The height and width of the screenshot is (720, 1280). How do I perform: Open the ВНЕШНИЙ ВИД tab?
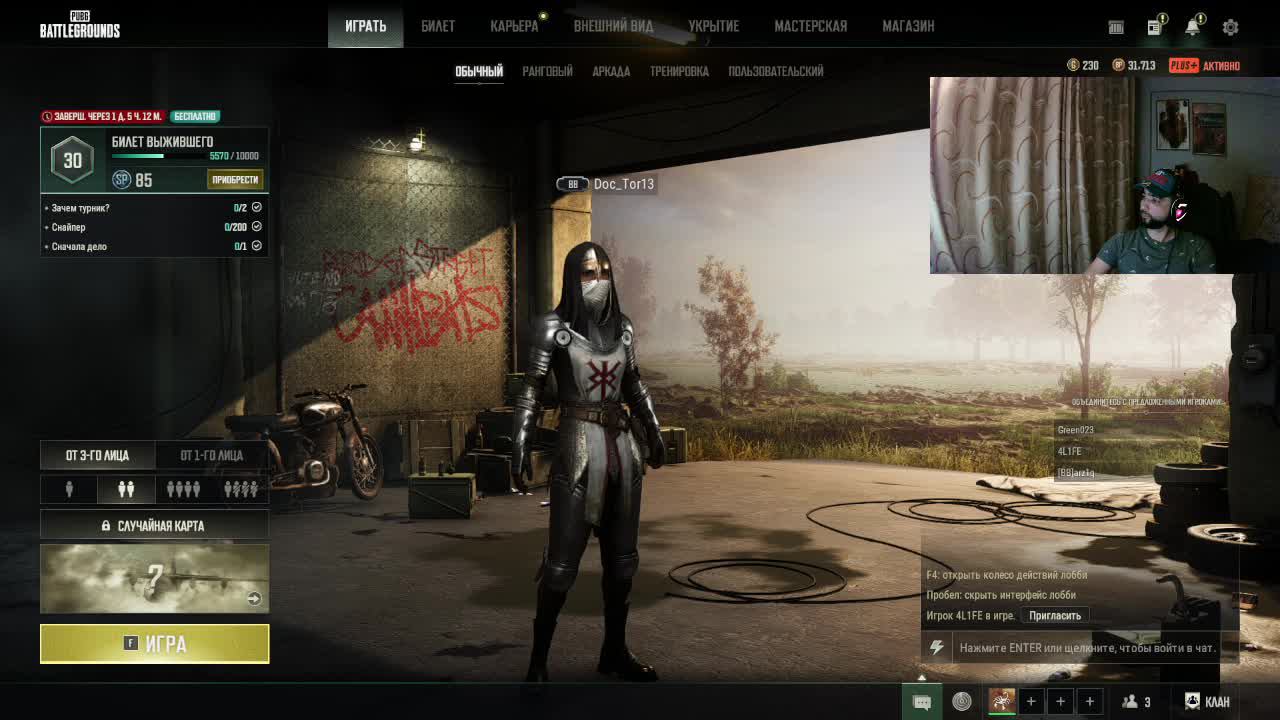tap(613, 26)
